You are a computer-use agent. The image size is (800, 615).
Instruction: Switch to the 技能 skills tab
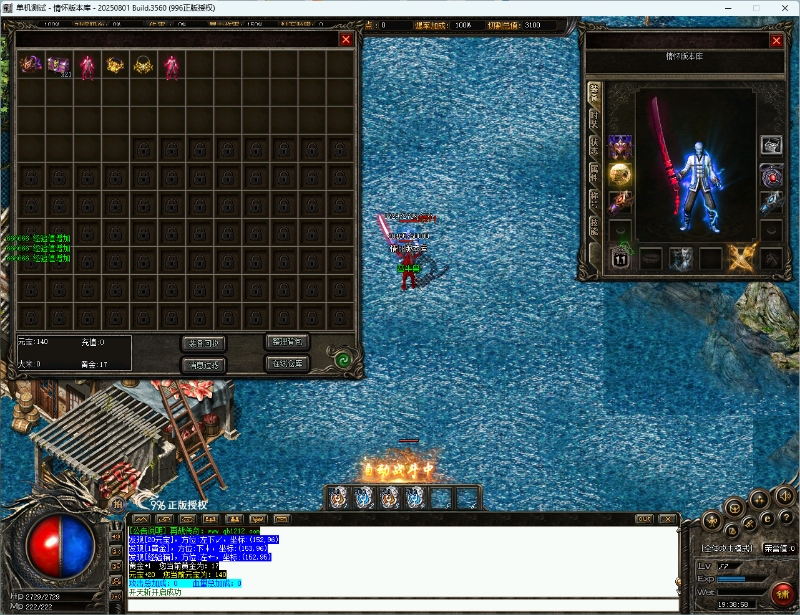pos(594,226)
